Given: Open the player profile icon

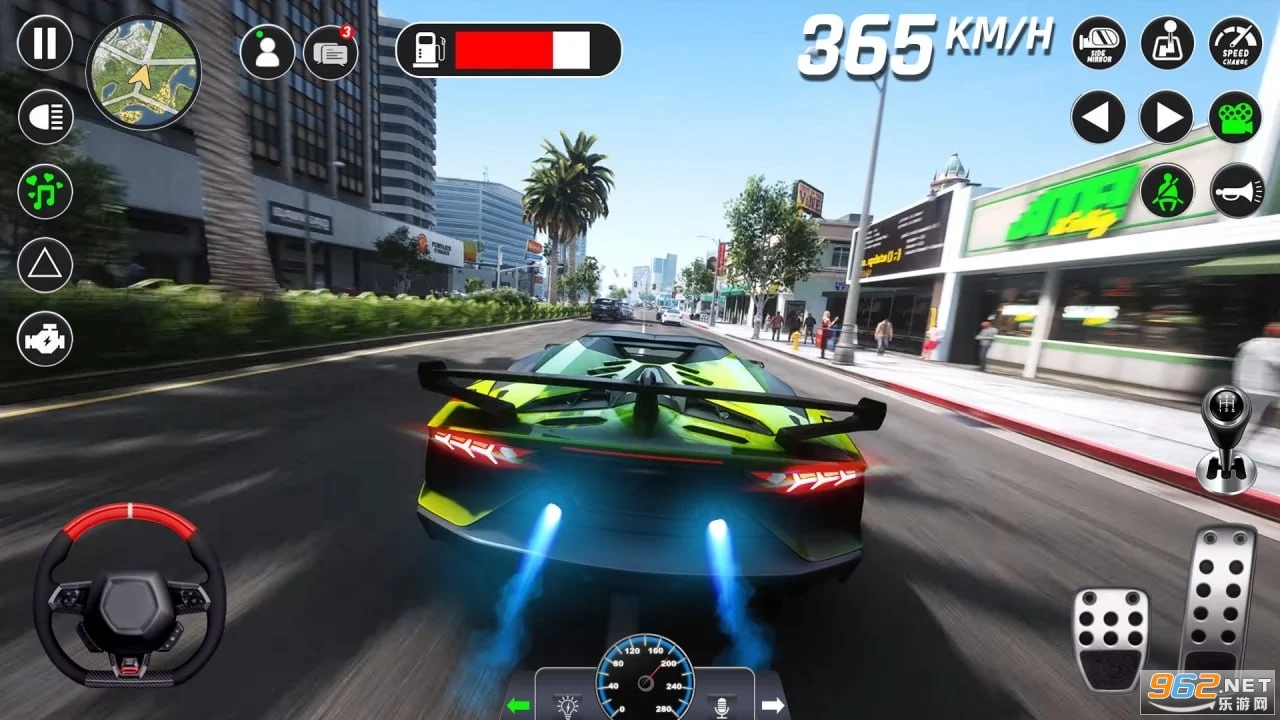Looking at the screenshot, I should (267, 52).
